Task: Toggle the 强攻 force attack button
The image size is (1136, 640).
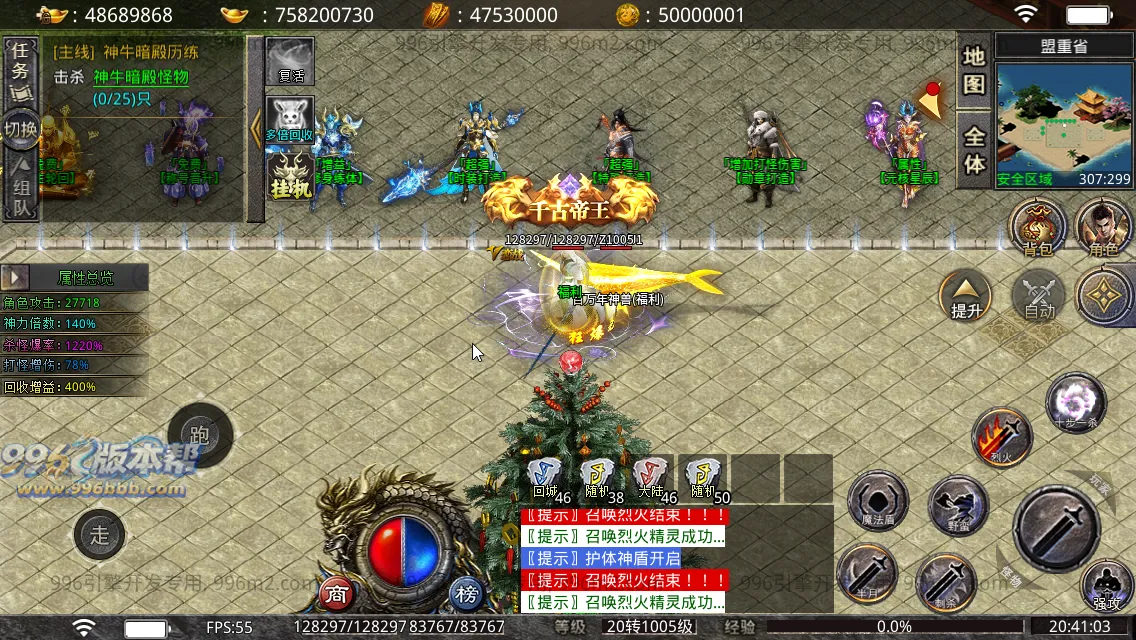Action: pos(1107,587)
